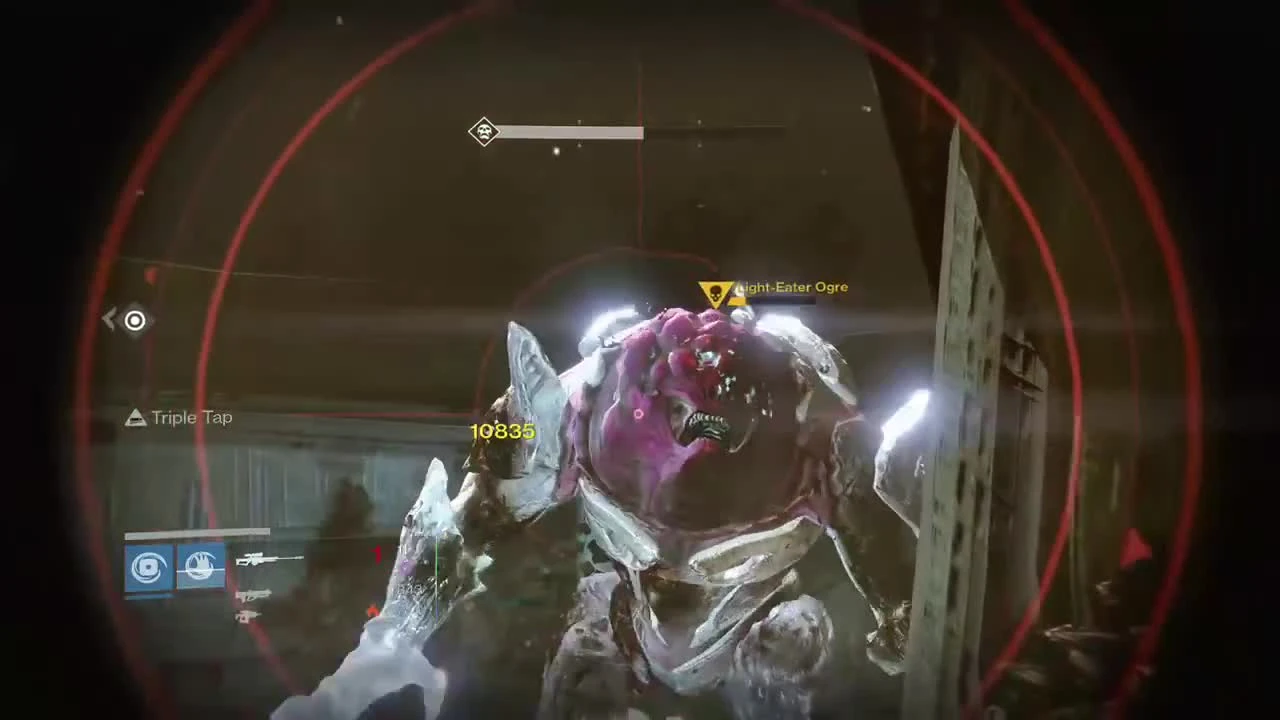The image size is (1280, 720).
Task: Click the damage number 10835
Action: [502, 430]
